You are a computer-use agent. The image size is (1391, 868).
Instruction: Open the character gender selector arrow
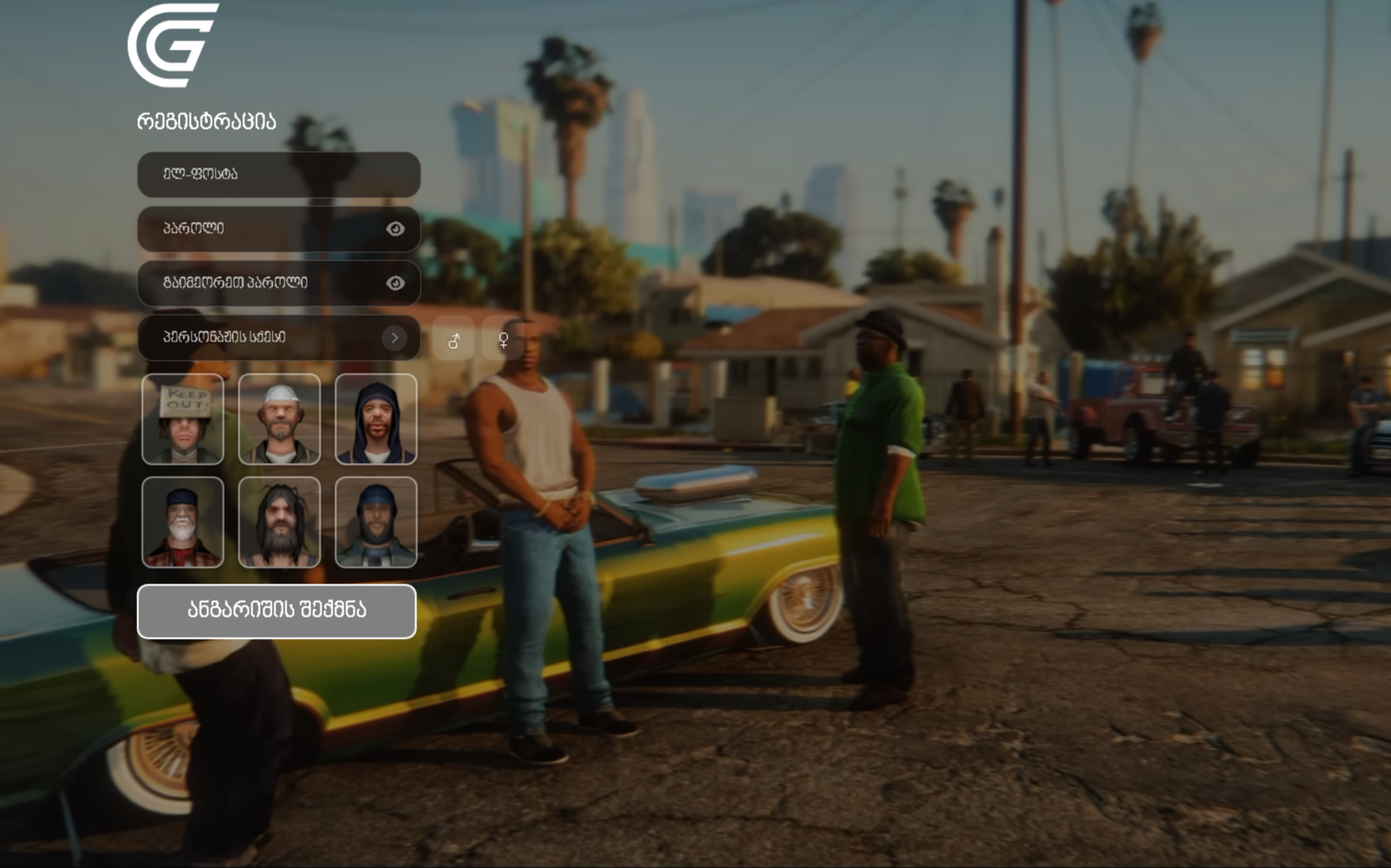click(394, 338)
